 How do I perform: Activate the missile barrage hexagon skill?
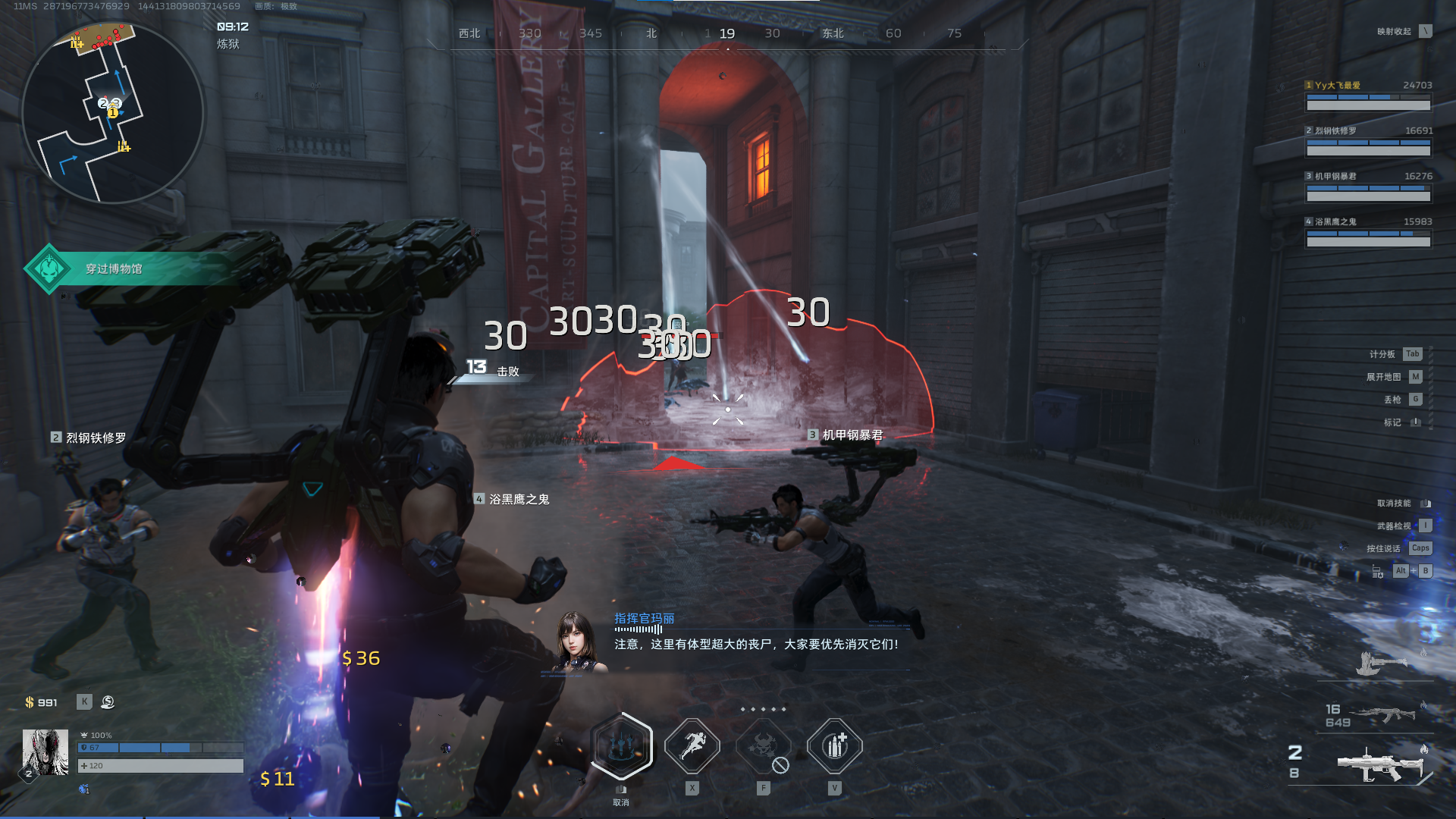coord(622,746)
